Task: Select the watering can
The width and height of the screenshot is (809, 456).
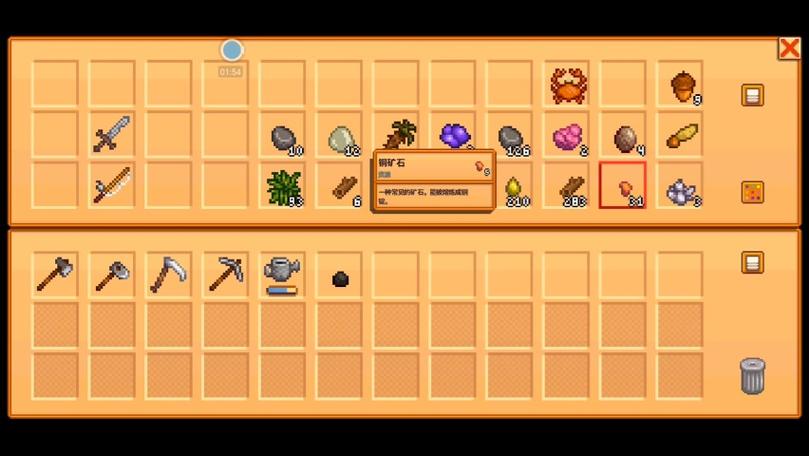Action: click(282, 272)
